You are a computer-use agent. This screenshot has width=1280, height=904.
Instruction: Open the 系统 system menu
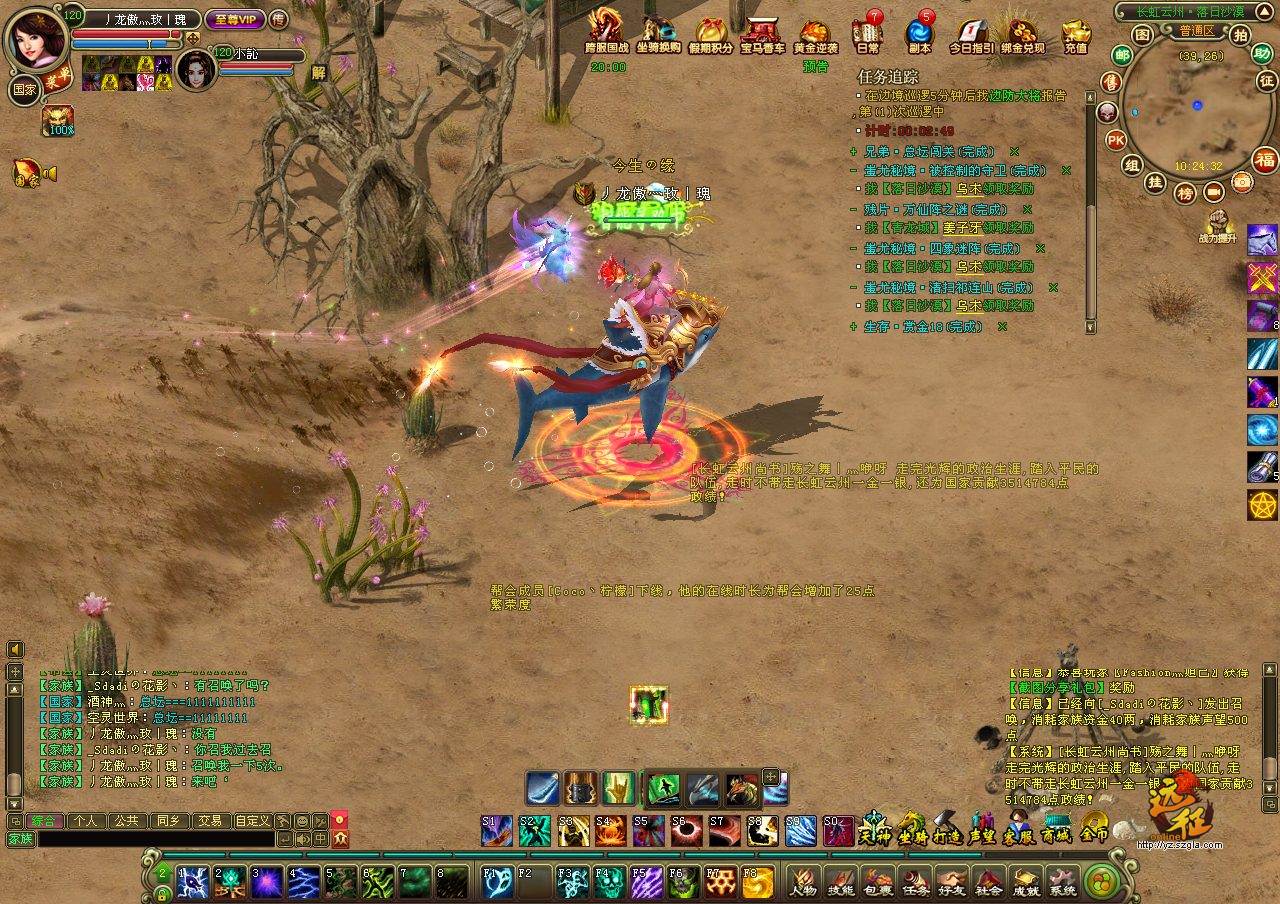(1062, 881)
